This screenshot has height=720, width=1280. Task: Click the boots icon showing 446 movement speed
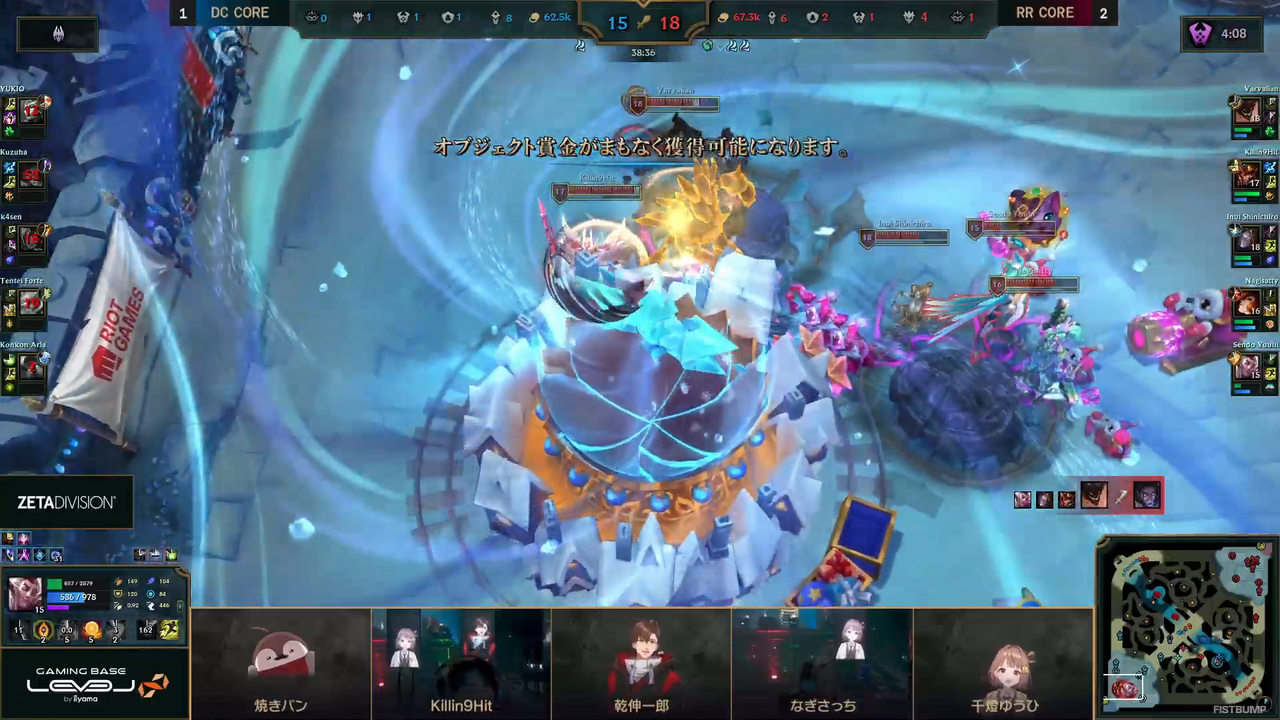click(x=152, y=605)
